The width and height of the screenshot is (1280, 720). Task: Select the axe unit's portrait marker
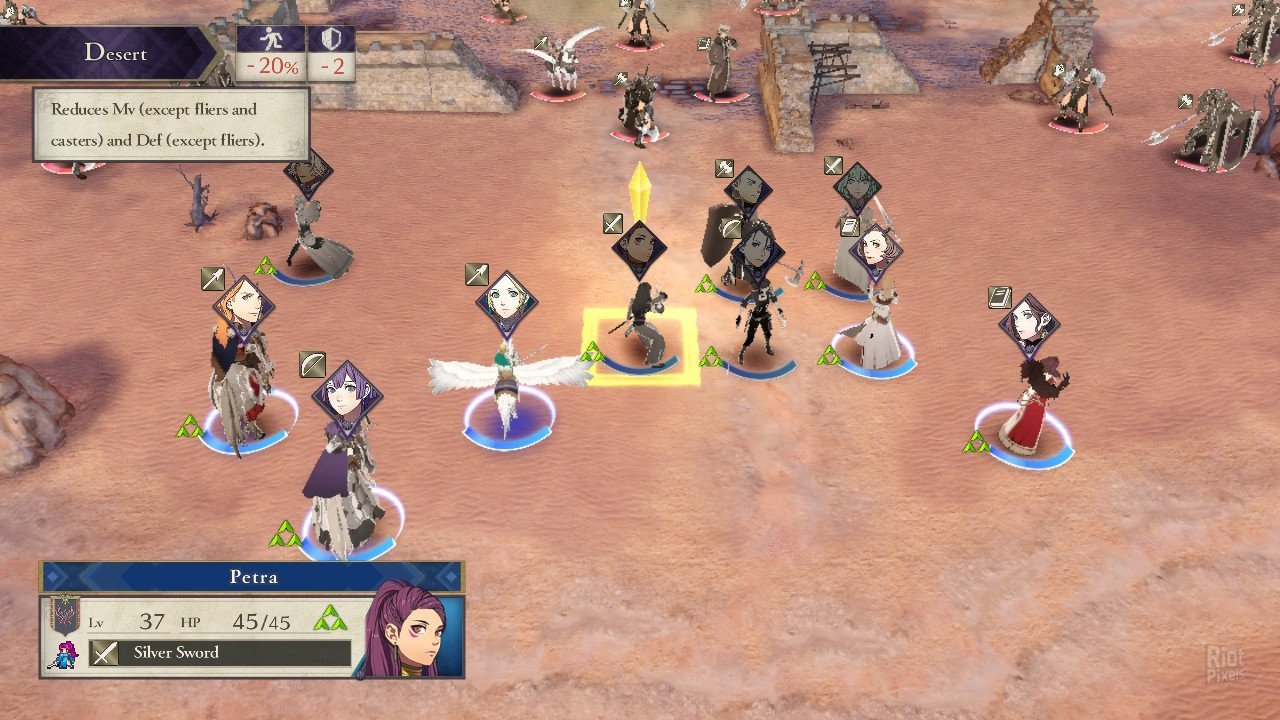747,190
